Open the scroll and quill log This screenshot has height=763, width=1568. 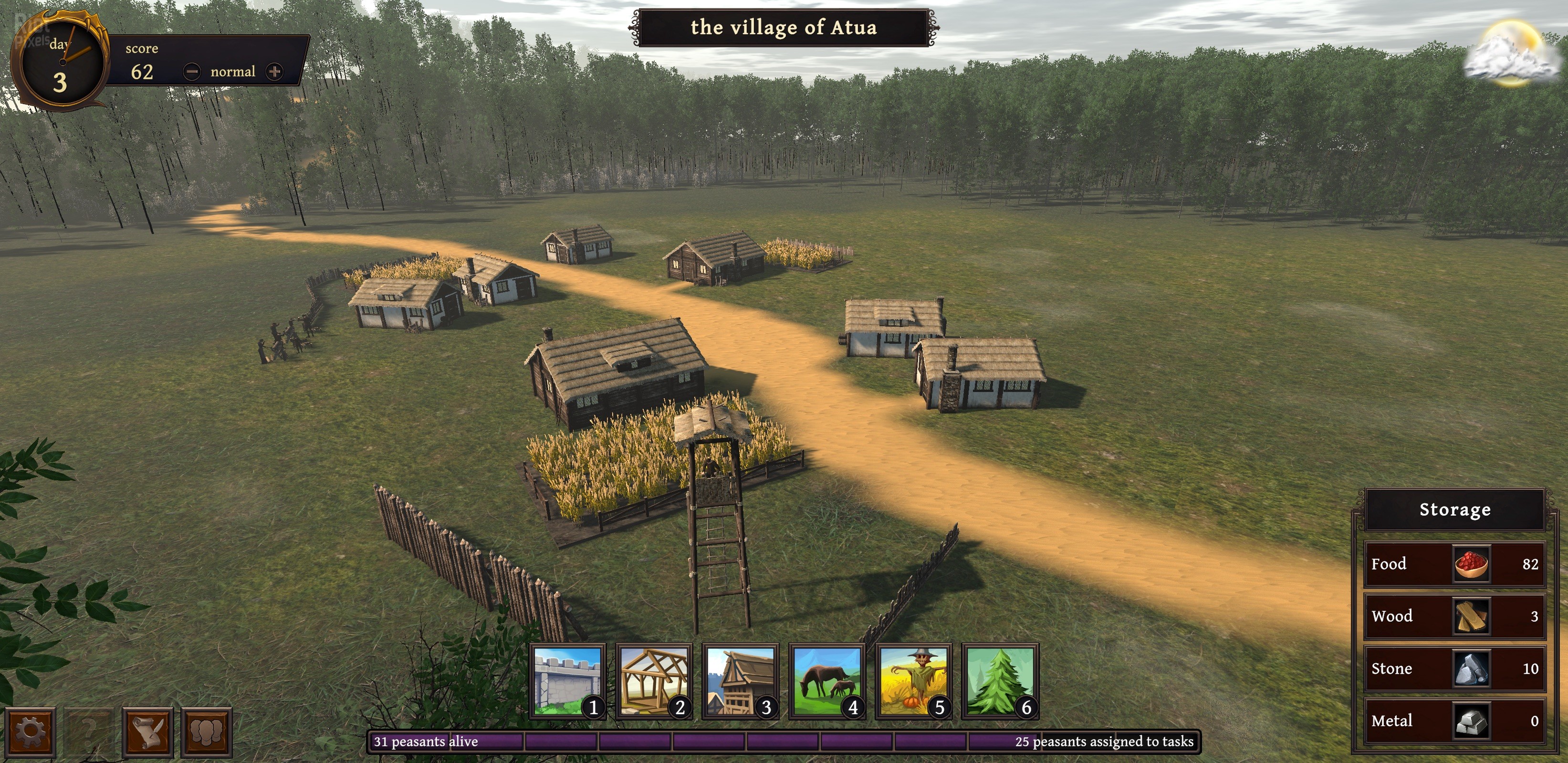click(147, 731)
